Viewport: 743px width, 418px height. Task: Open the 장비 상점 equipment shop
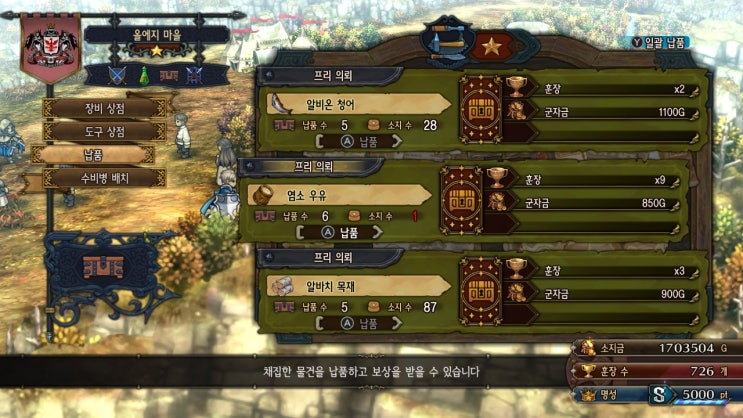[x=105, y=108]
